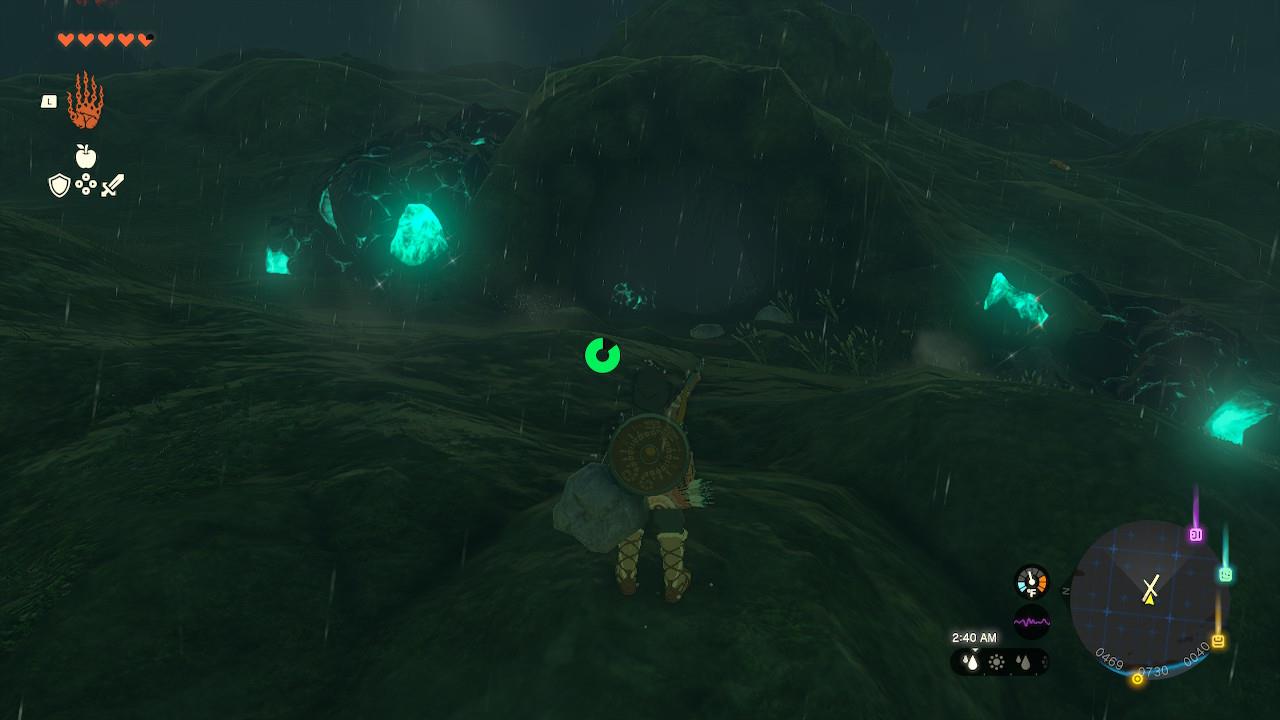Open the apple materials quick-select icon

86,156
